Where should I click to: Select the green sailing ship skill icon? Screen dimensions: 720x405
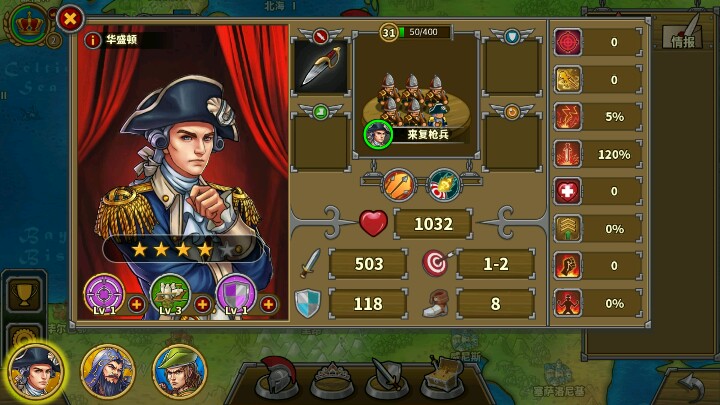coord(169,294)
